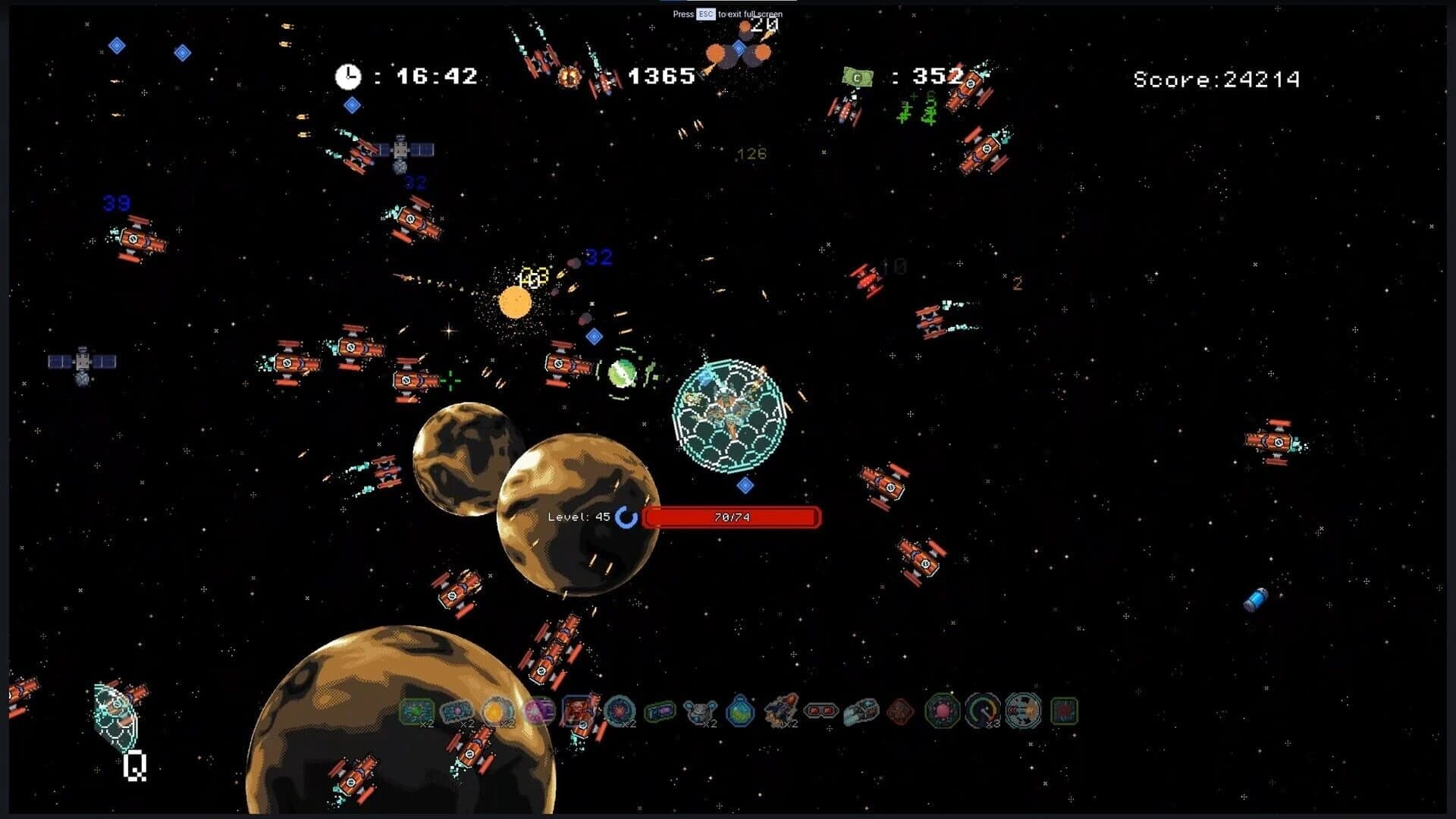This screenshot has height=819, width=1456.
Task: Click the Press ESC fullscreen notice
Action: tap(727, 14)
